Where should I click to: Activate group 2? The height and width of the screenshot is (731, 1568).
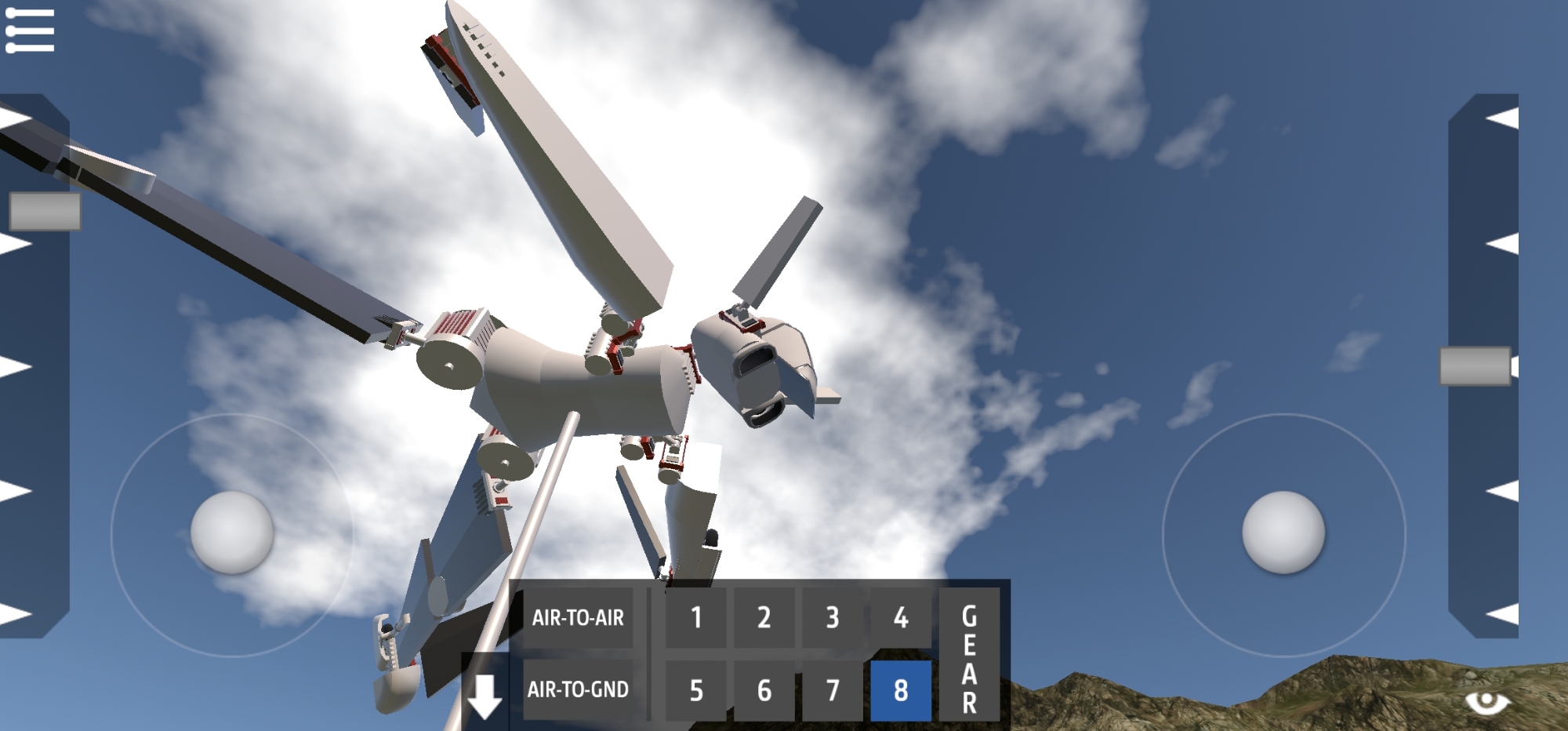pos(764,618)
